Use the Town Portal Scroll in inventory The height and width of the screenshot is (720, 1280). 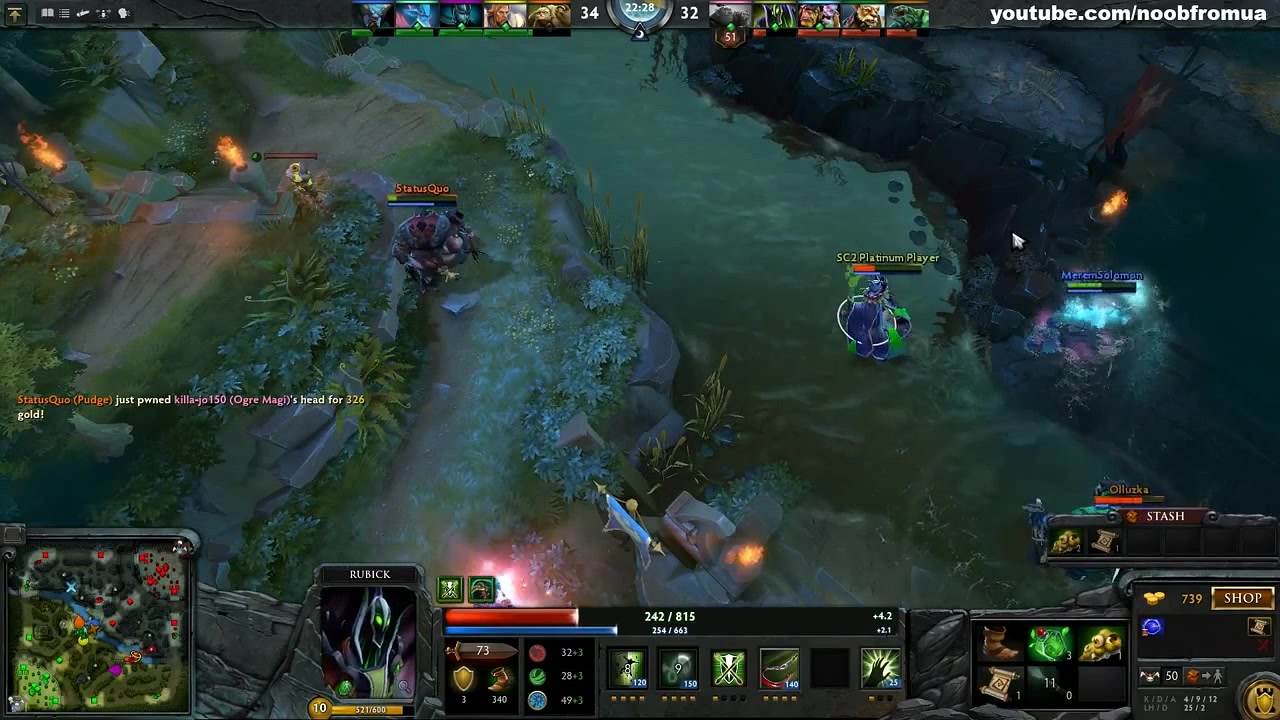[1000, 685]
